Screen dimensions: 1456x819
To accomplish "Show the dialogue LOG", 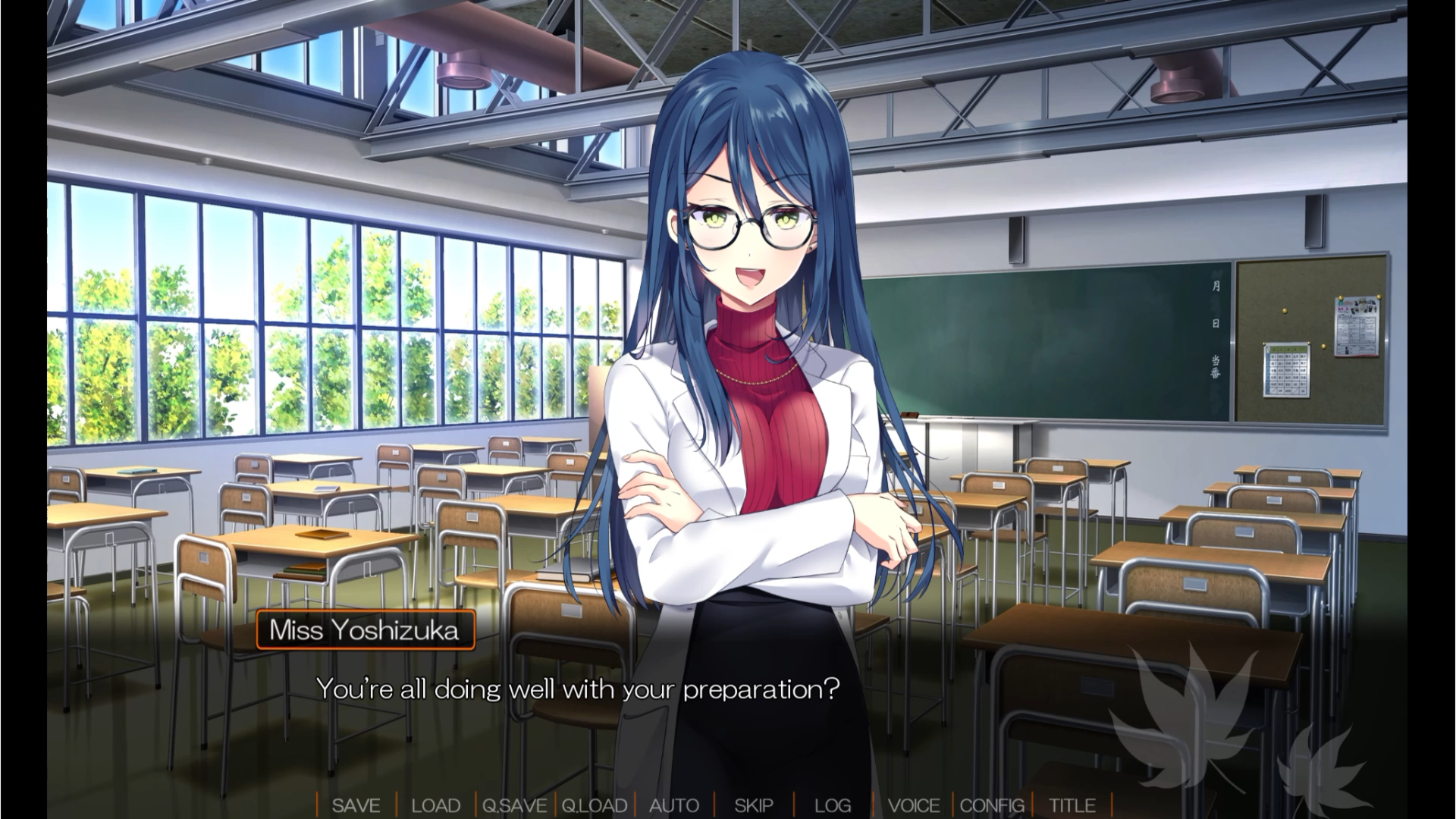I will pyautogui.click(x=833, y=805).
